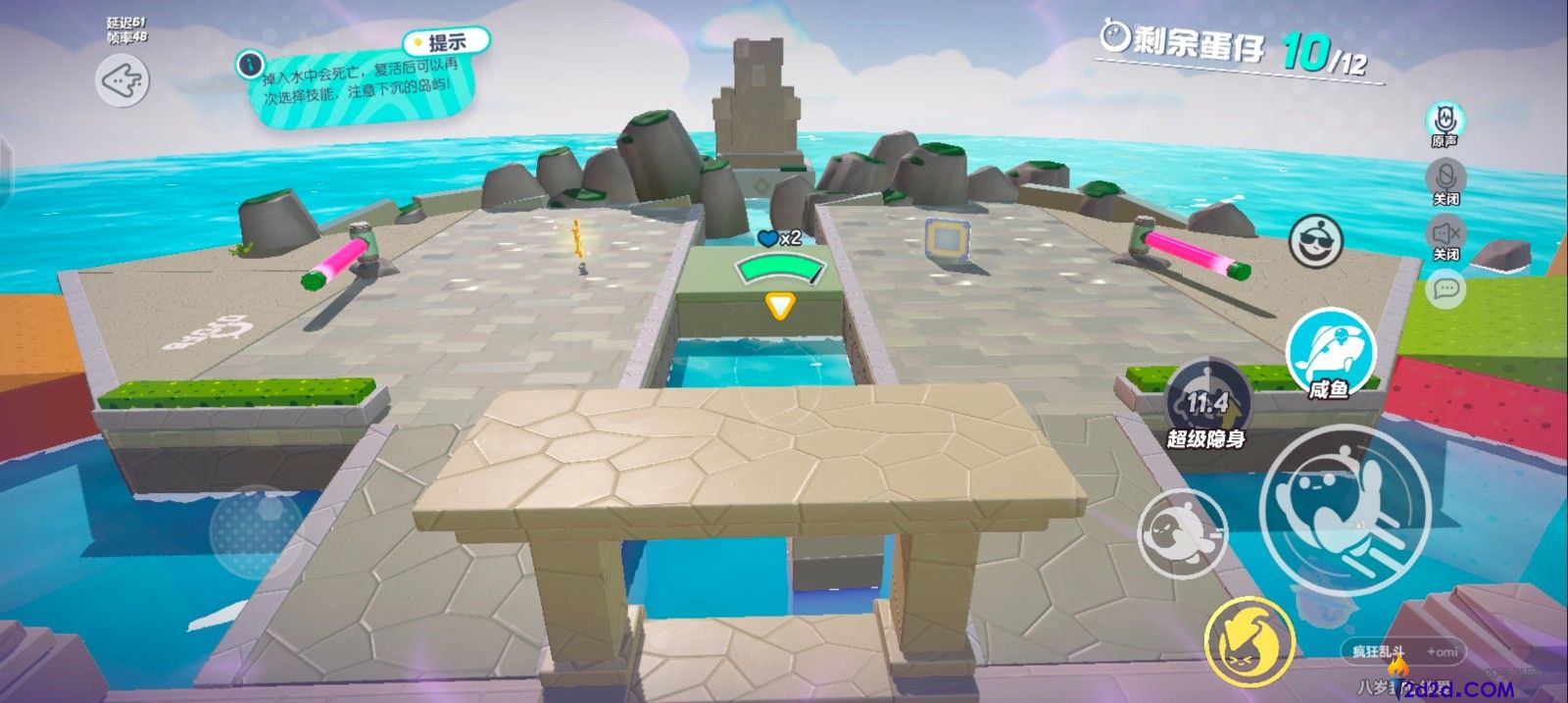Image resolution: width=1568 pixels, height=703 pixels.
Task: Tap the large jump action button
Action: (1345, 509)
